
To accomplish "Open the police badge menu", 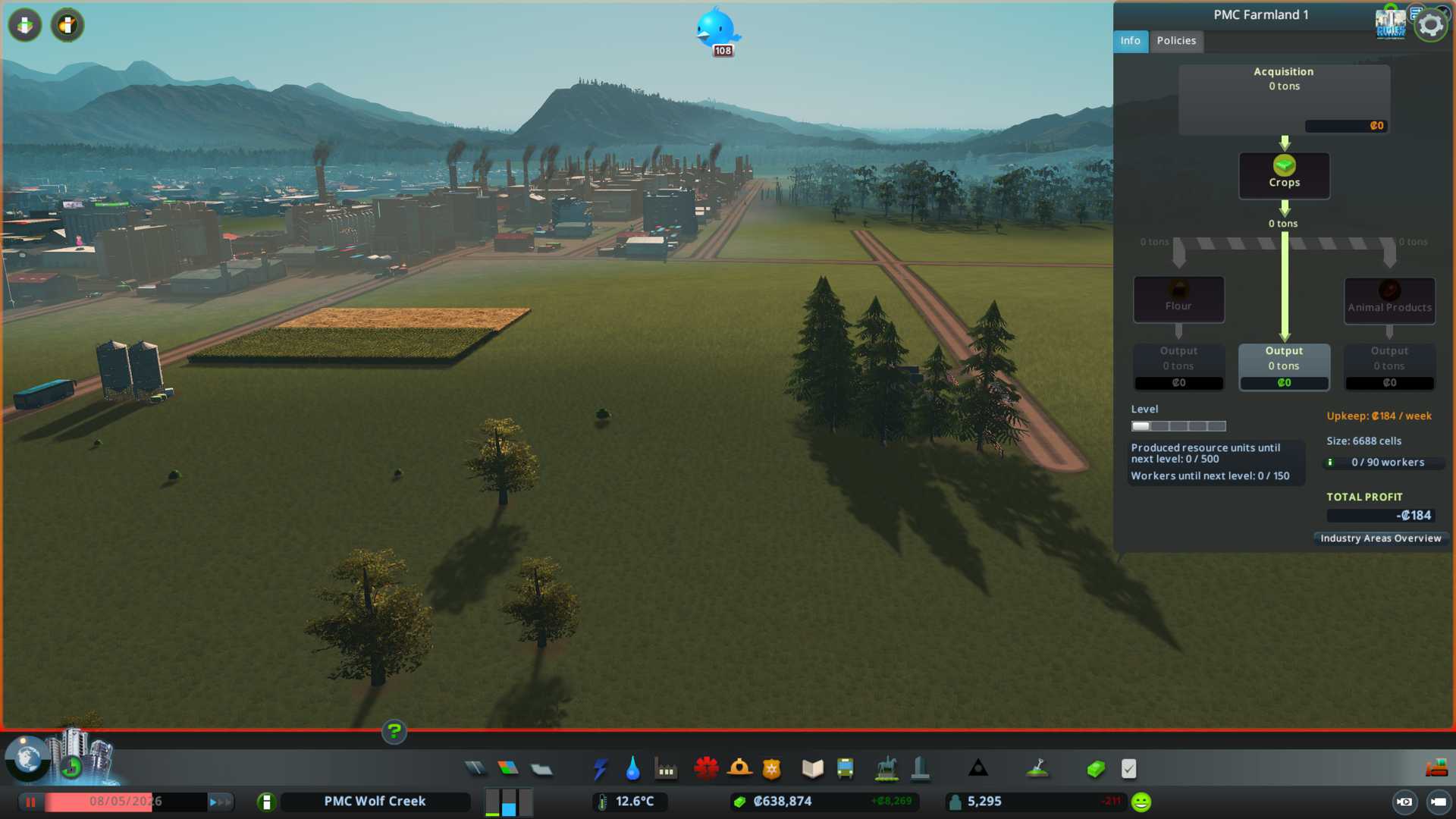I will coord(772,769).
